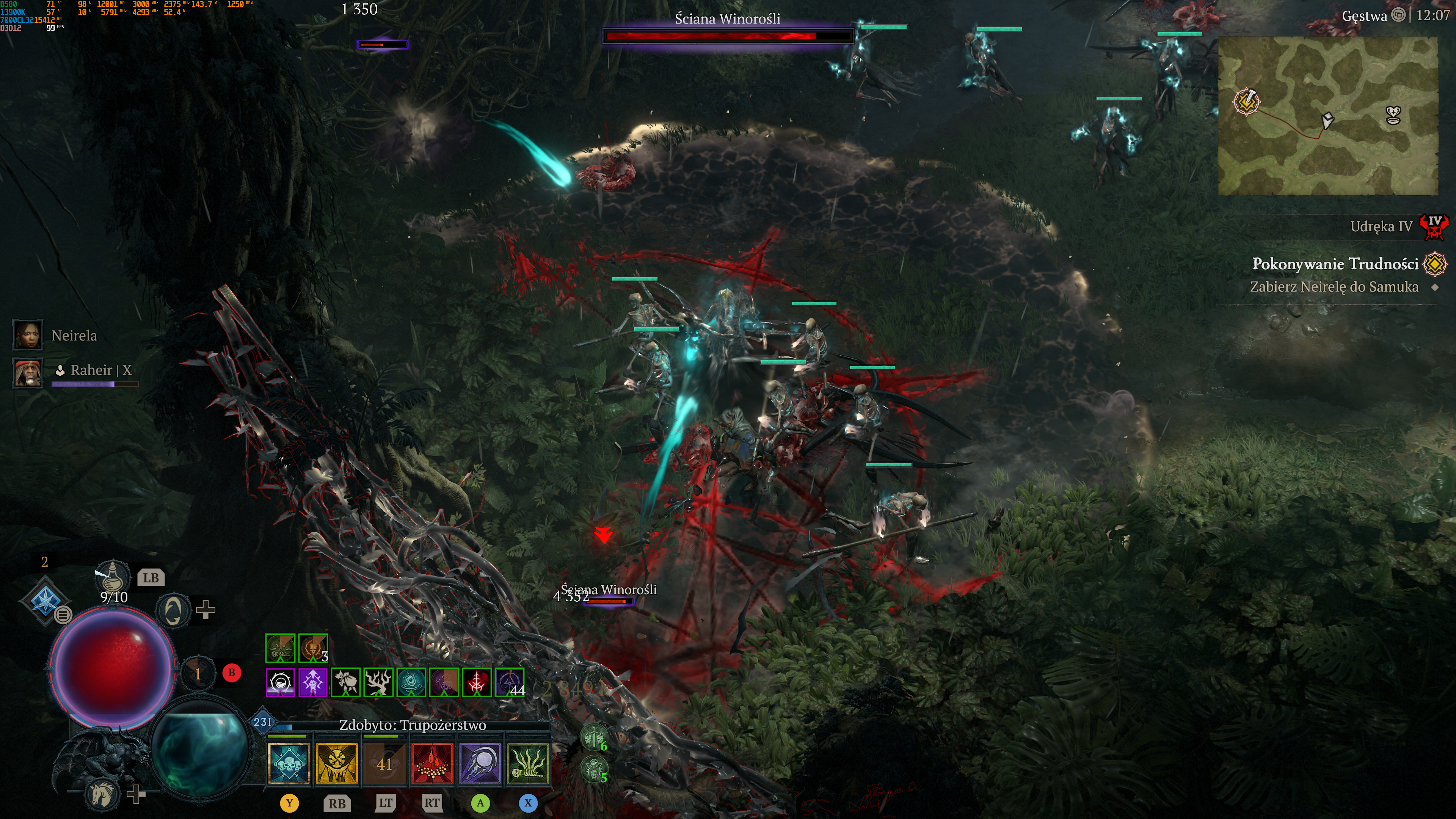Screen dimensions: 1456x819
Task: Click the sword-and-skulls minion counter showing 6
Action: pyautogui.click(x=593, y=737)
